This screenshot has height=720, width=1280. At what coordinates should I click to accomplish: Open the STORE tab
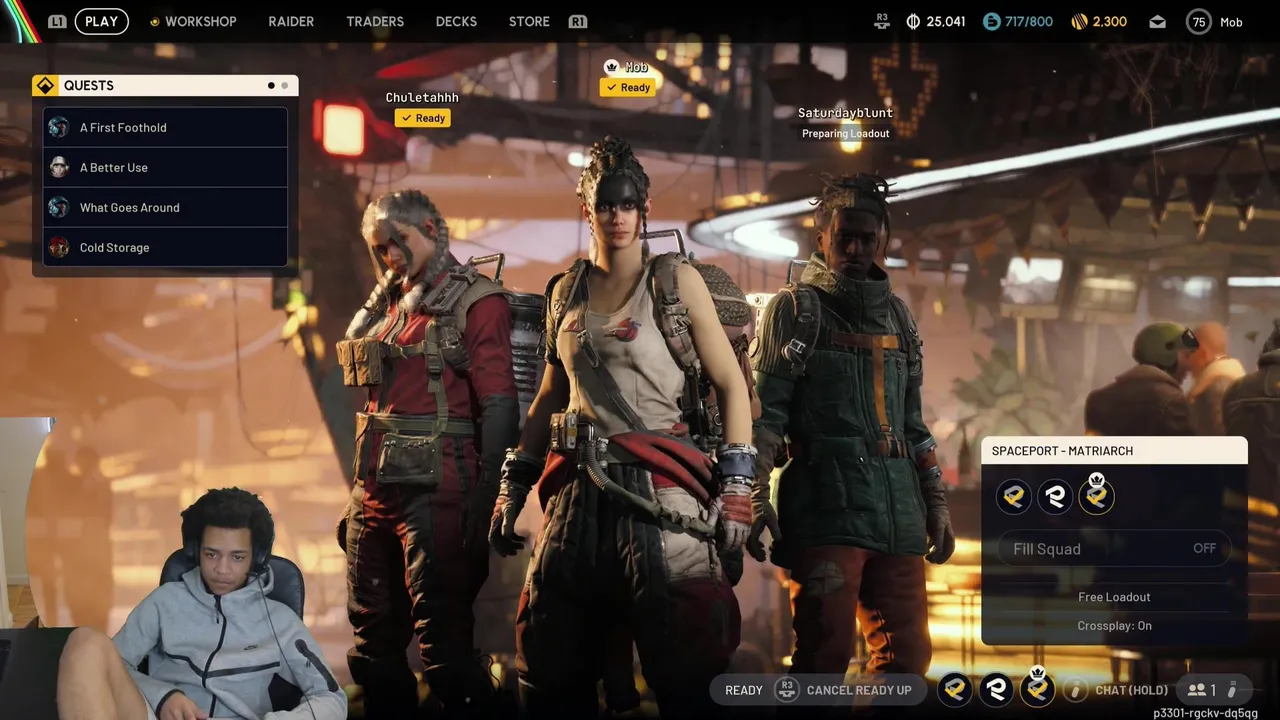pos(529,21)
